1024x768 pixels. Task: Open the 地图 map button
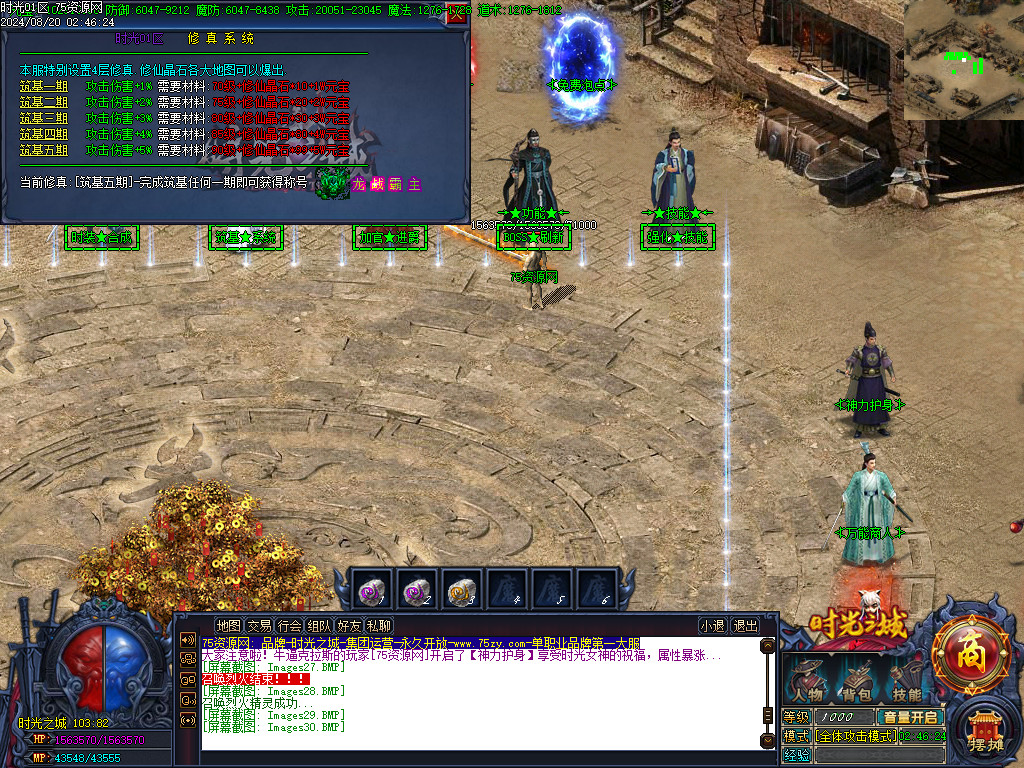pos(229,626)
